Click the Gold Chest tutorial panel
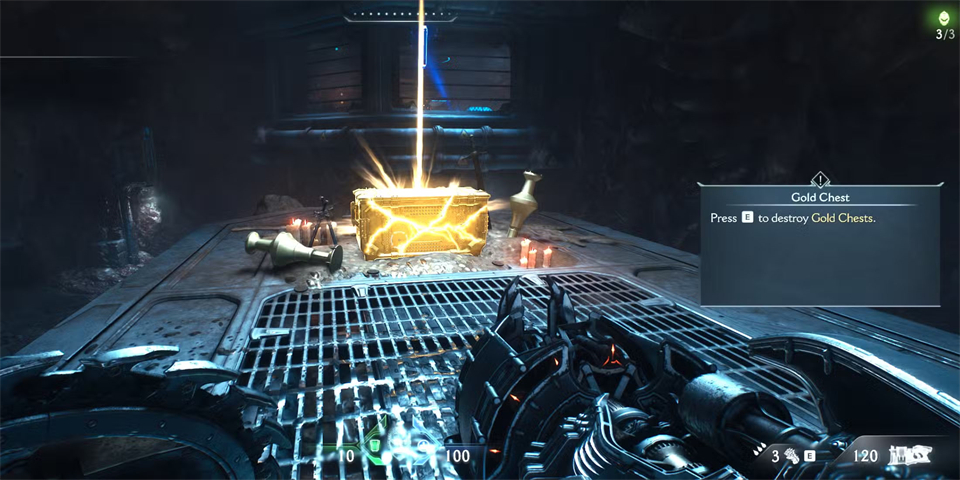 coord(820,243)
